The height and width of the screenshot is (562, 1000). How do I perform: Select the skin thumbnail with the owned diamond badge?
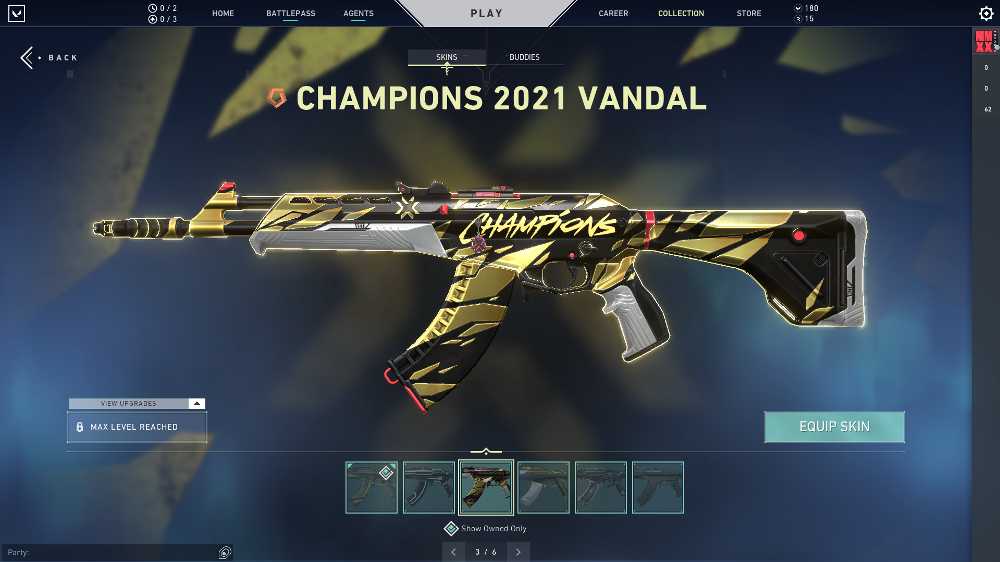[371, 487]
